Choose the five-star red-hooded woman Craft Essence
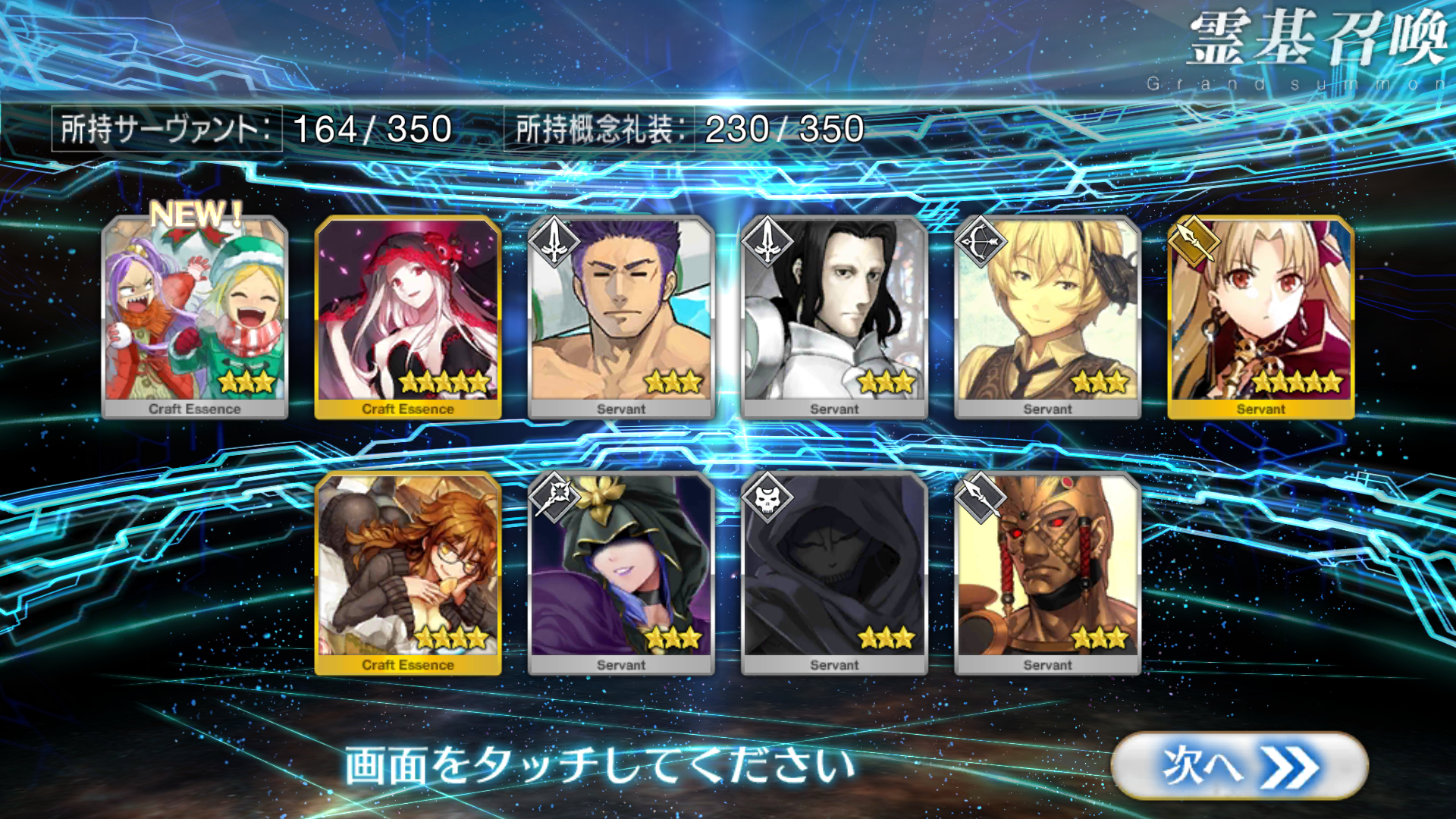1456x819 pixels. tap(408, 317)
